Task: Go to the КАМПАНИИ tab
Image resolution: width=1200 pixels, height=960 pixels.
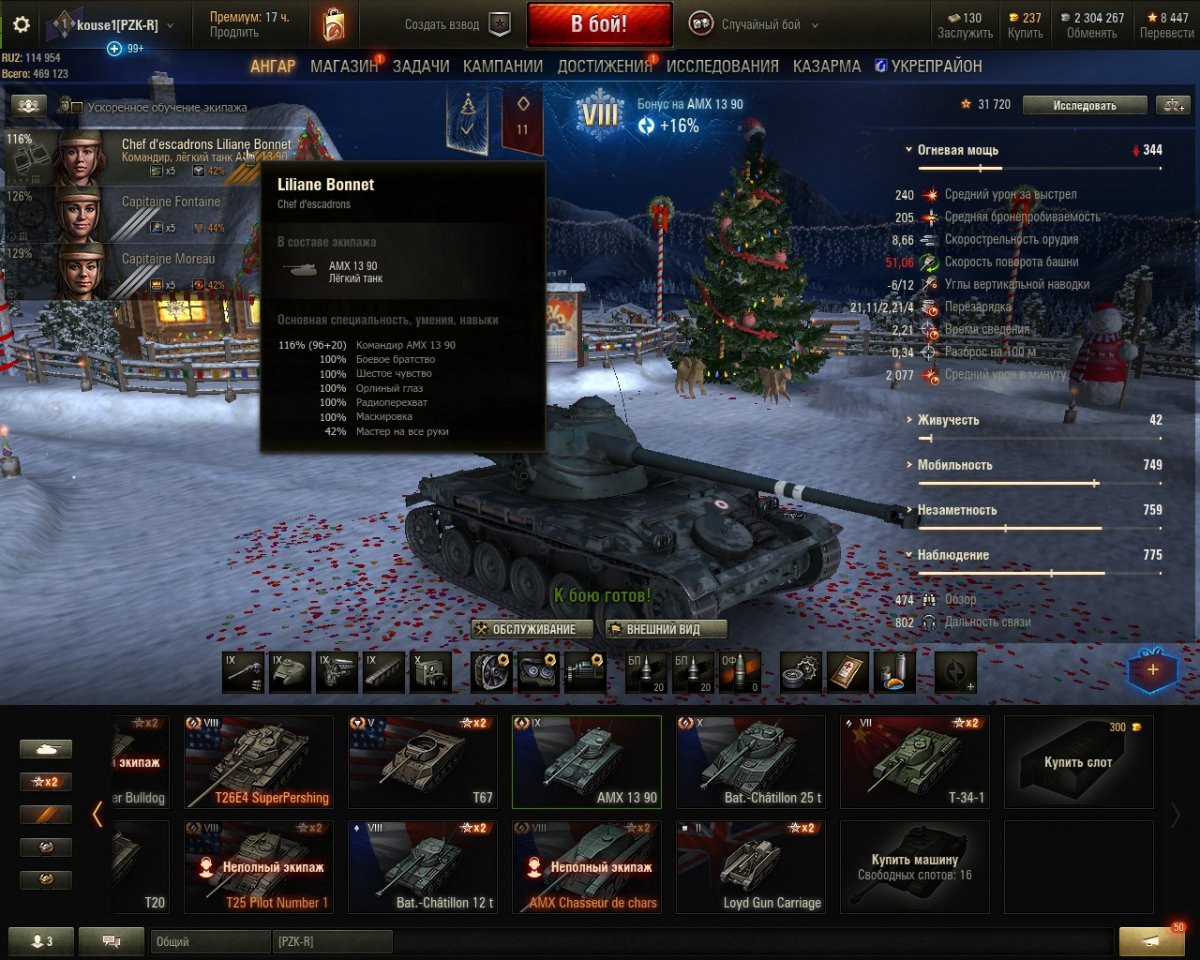Action: click(503, 66)
